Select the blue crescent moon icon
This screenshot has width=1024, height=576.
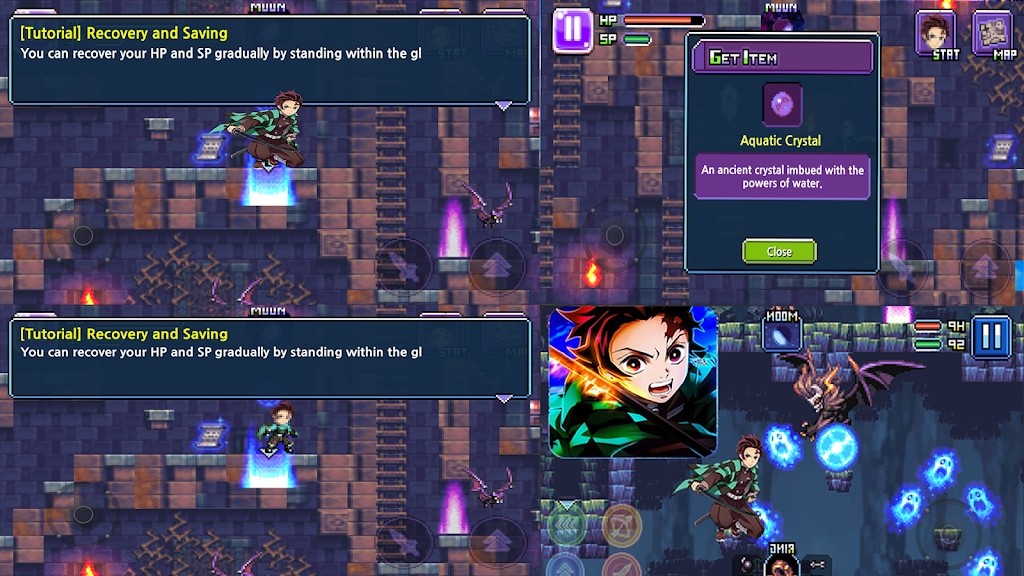tap(781, 335)
